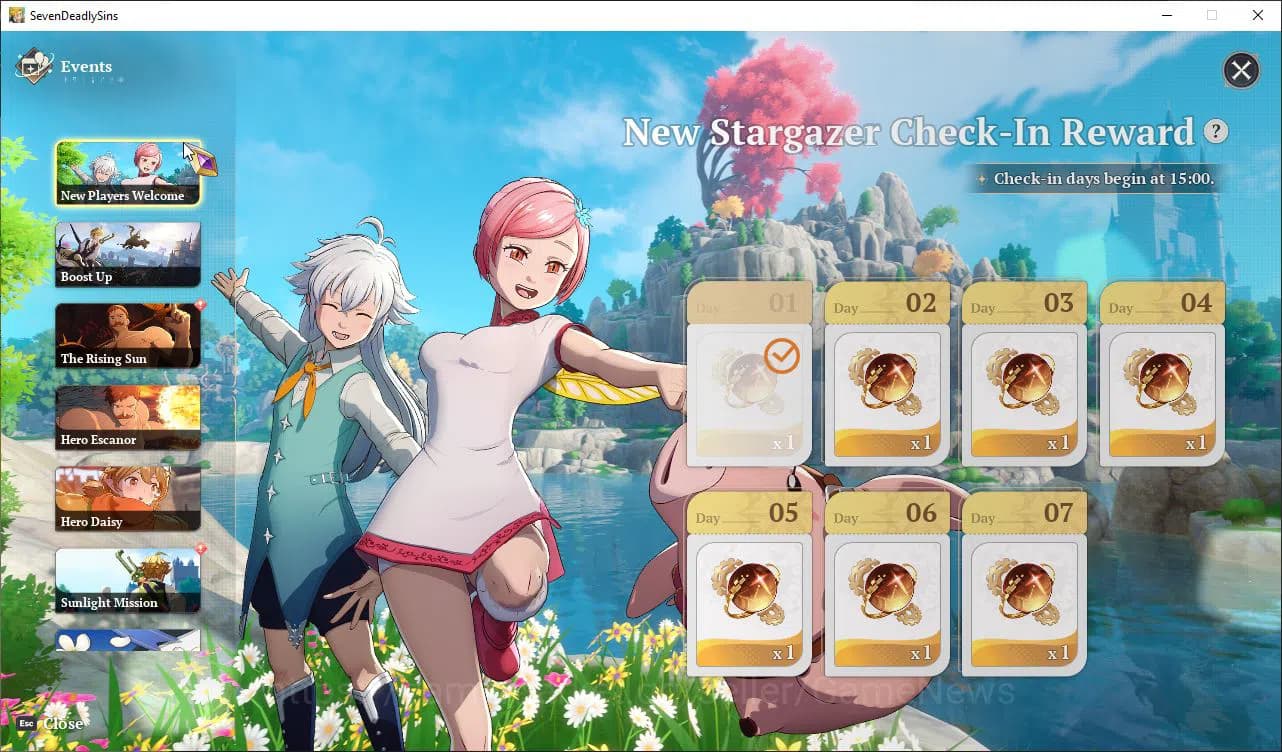Image resolution: width=1282 pixels, height=752 pixels.
Task: Click the Day 07 golden orb reward icon
Action: pos(1024,589)
